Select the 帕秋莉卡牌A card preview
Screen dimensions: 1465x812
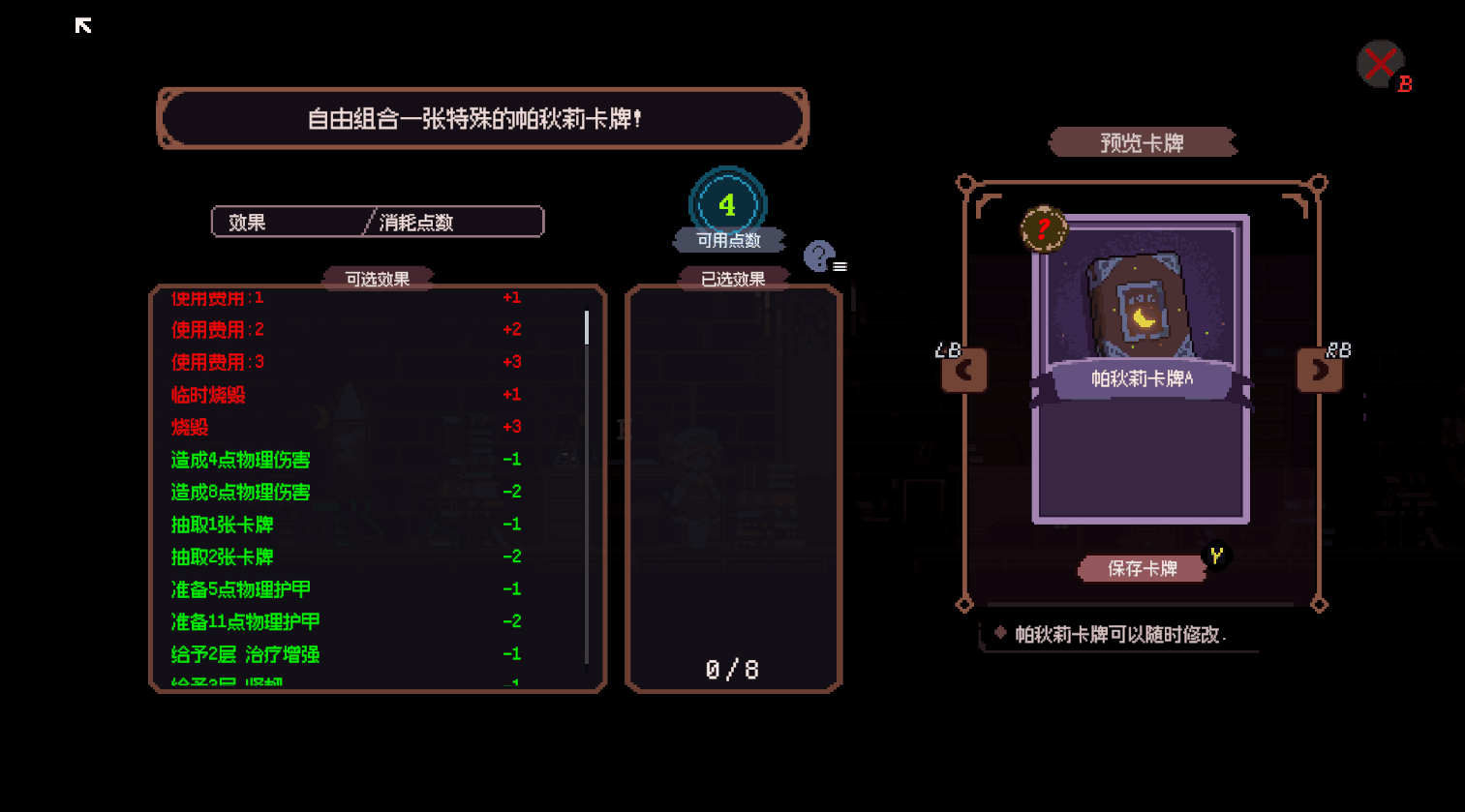coord(1141,368)
